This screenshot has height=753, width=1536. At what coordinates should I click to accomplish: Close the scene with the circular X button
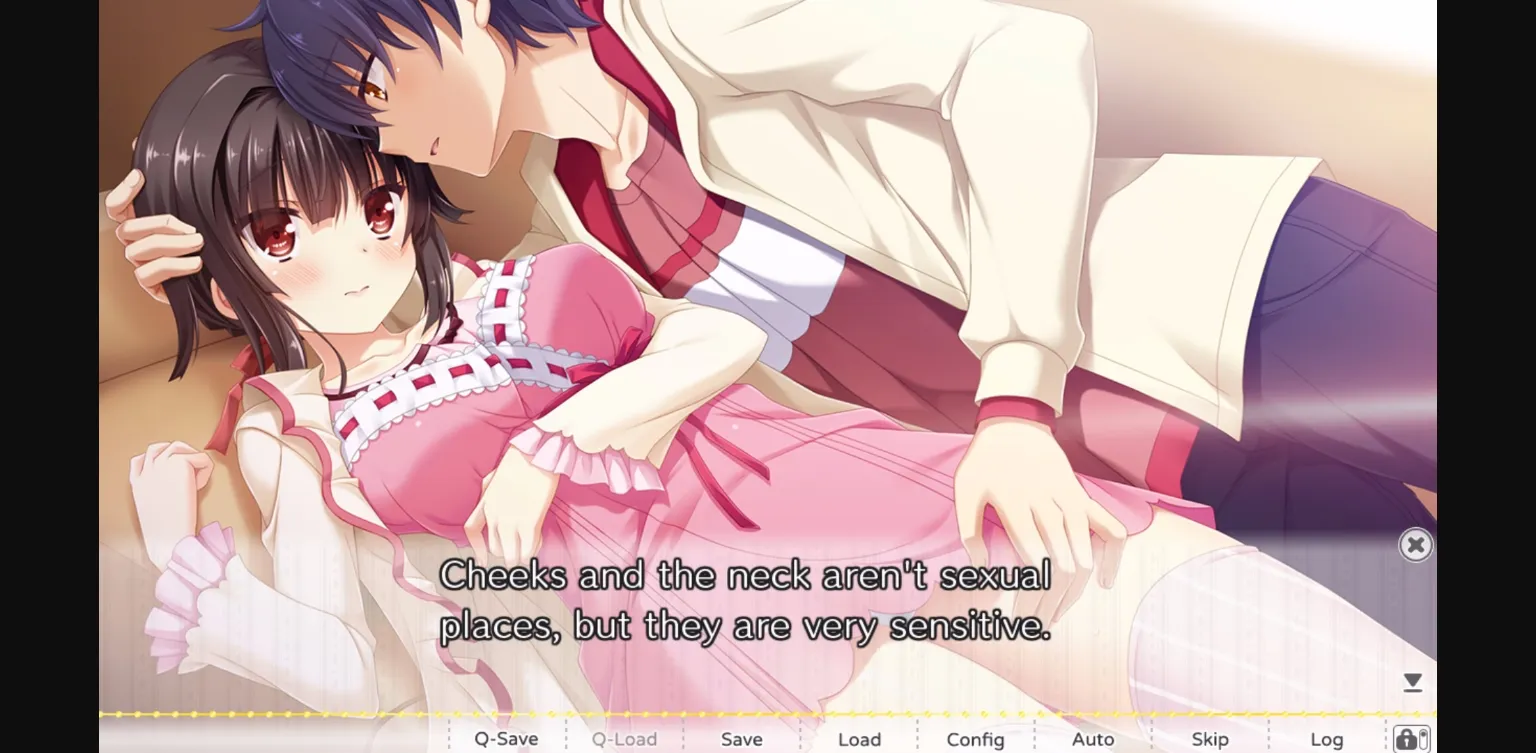tap(1416, 544)
